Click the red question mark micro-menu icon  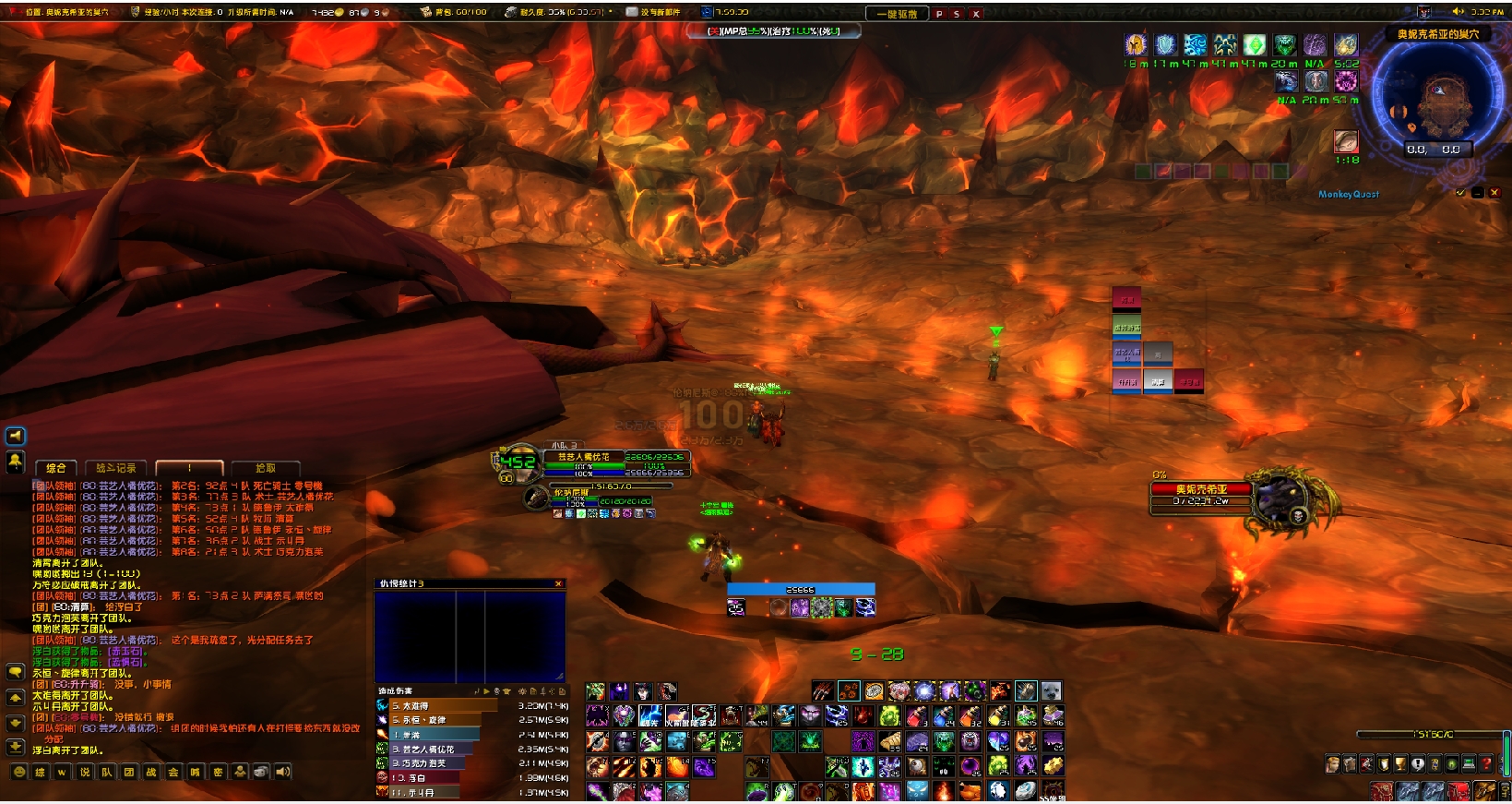pos(1486,764)
